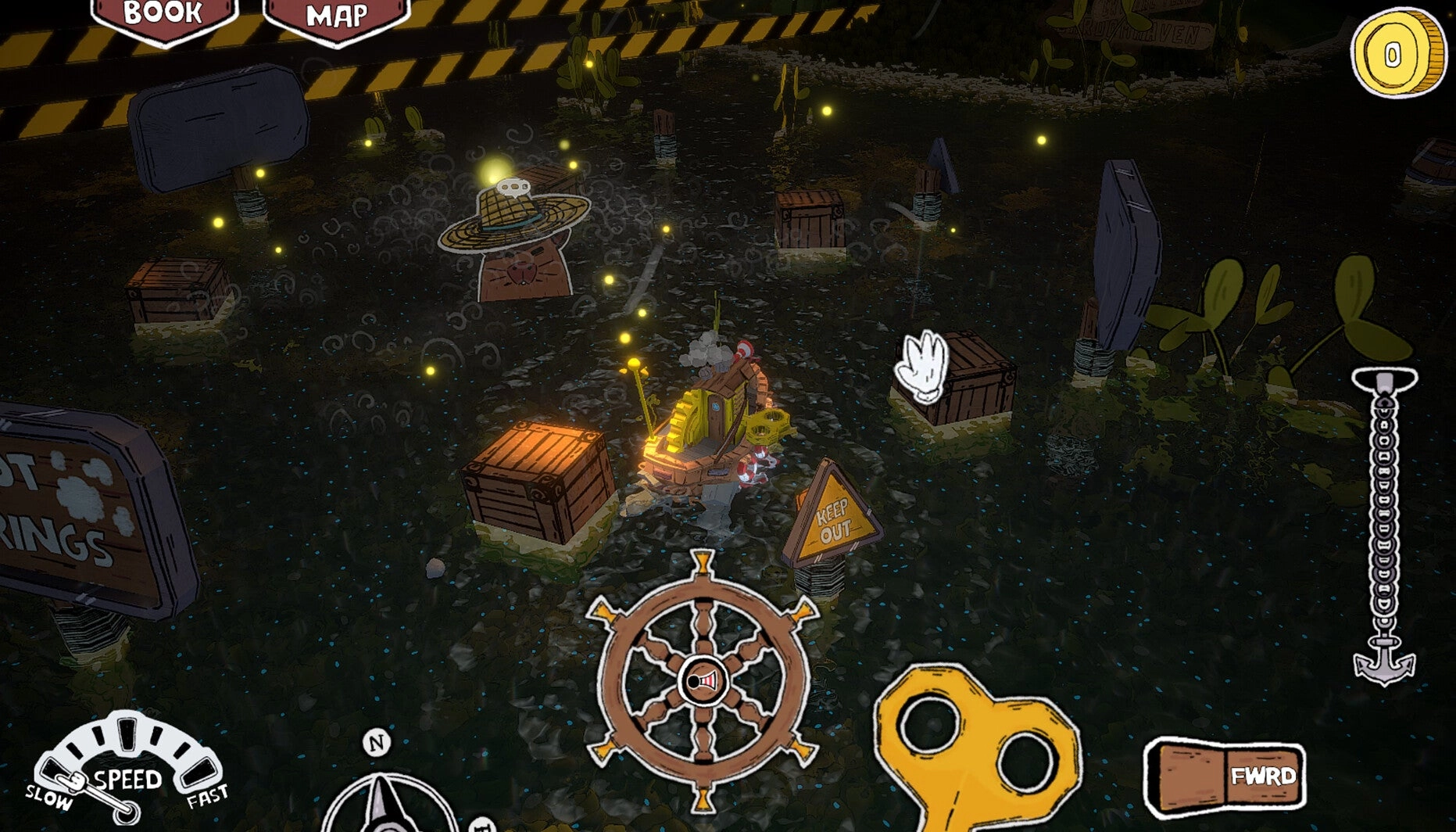Viewport: 1456px width, 832px height.
Task: Click the white glove pointer over the crate
Action: pos(922,368)
